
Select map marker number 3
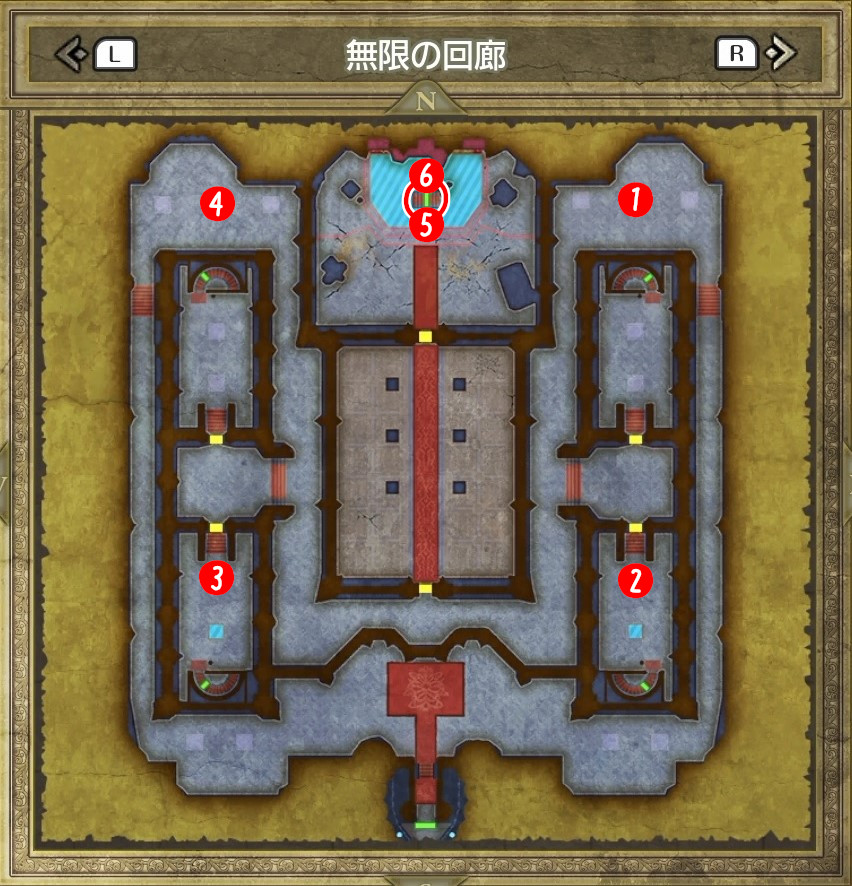click(x=216, y=576)
